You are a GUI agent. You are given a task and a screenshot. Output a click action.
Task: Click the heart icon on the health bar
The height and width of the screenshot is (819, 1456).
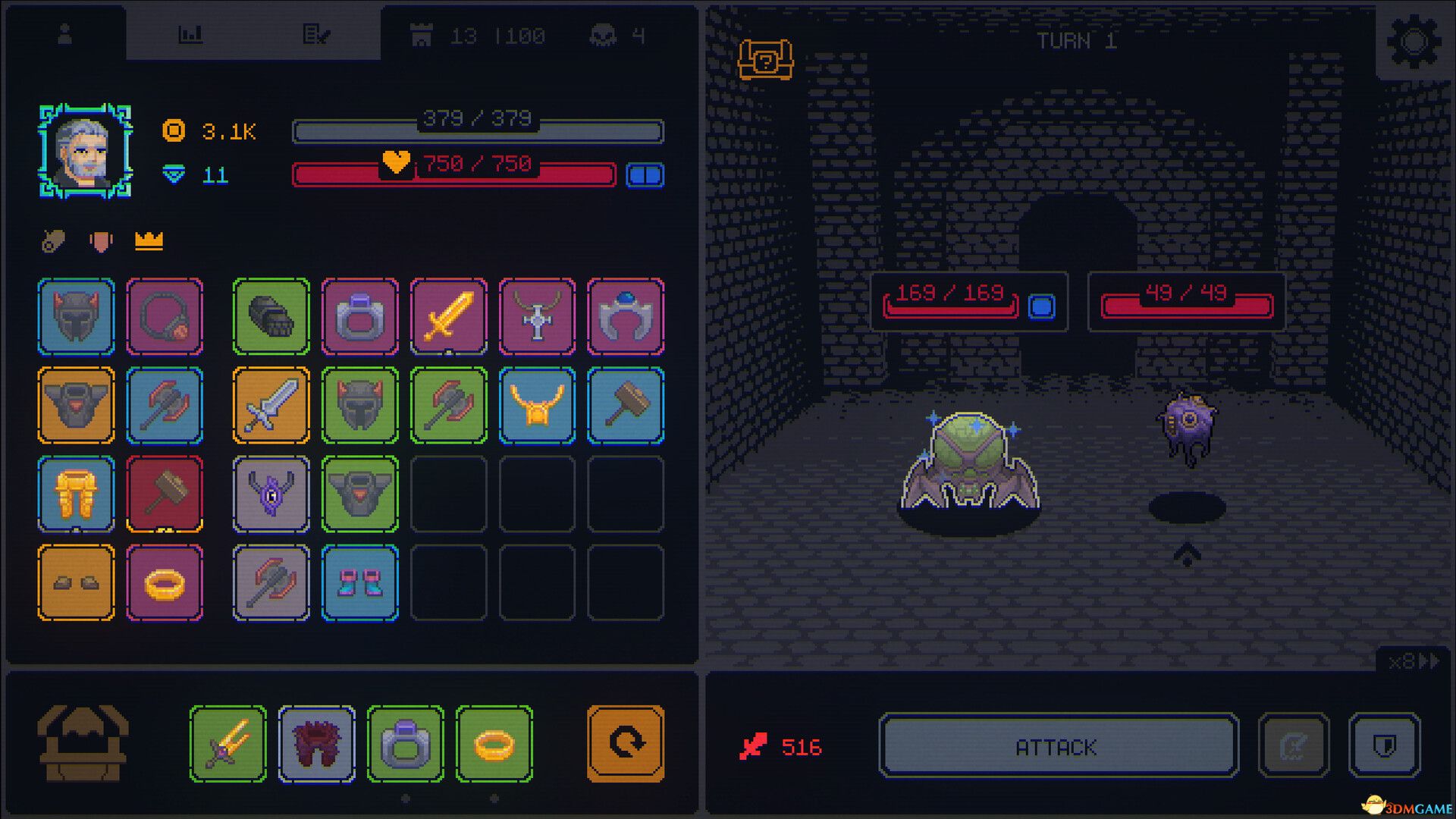point(396,161)
